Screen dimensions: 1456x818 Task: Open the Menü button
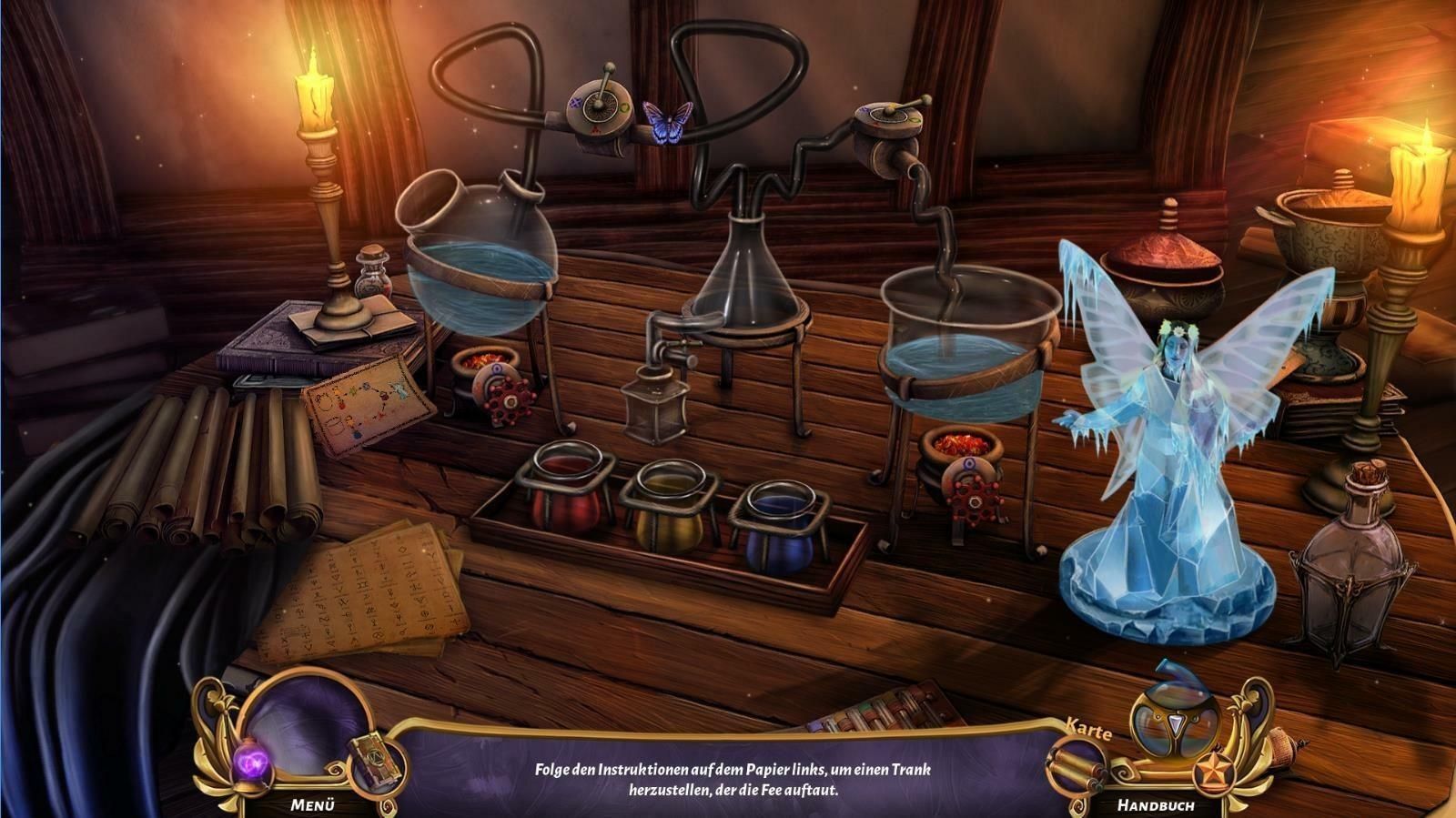313,804
